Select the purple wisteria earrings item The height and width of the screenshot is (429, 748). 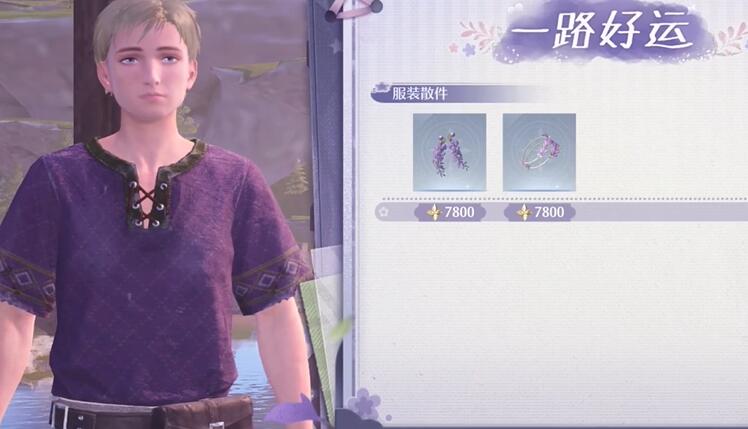point(449,152)
